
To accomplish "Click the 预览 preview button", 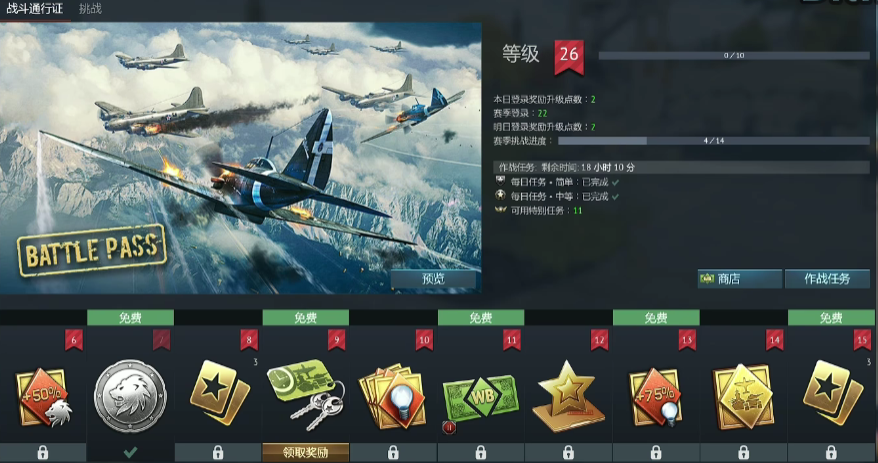I will (x=434, y=279).
